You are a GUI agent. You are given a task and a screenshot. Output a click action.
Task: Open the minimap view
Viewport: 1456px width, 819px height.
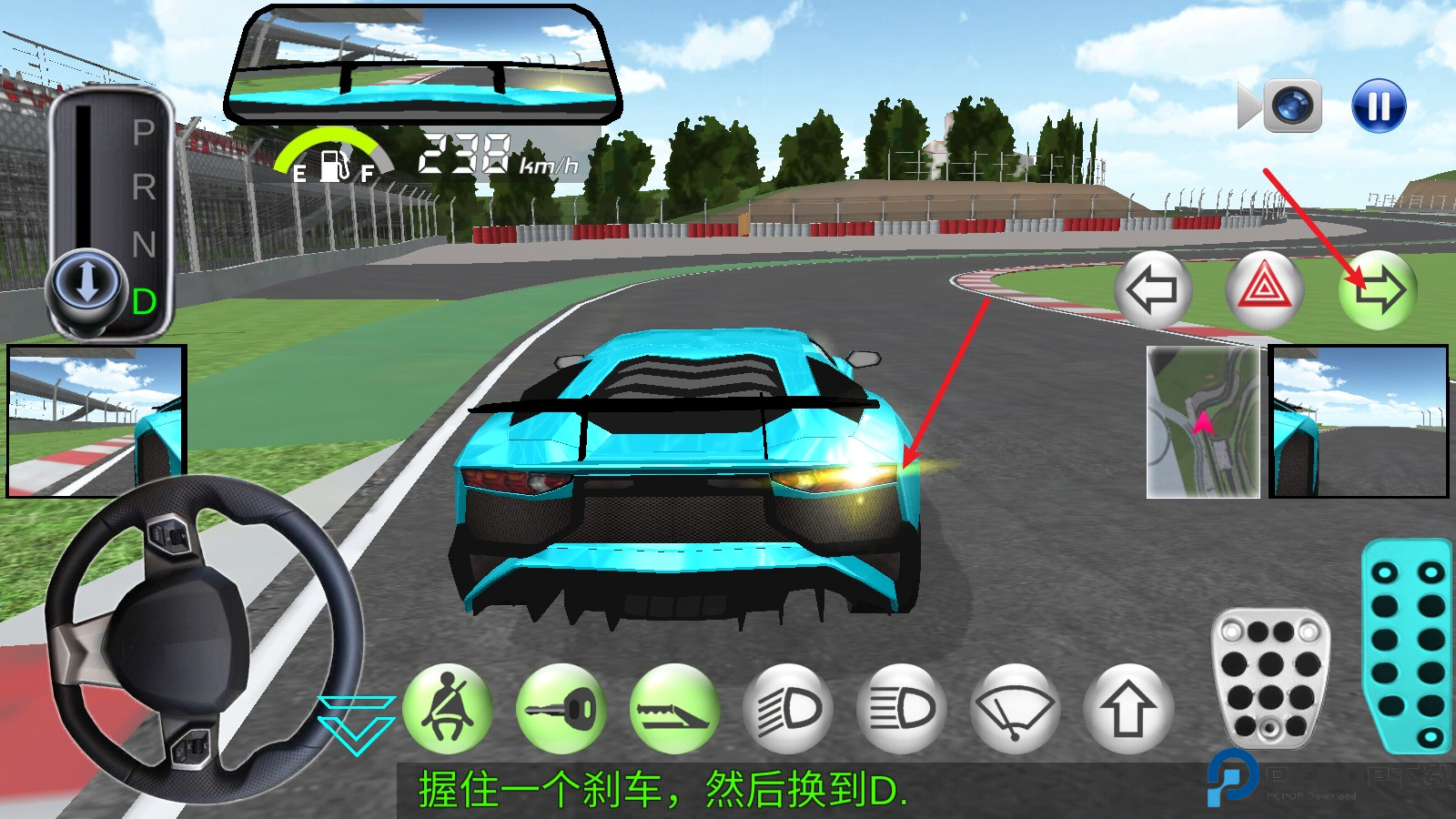(1203, 420)
